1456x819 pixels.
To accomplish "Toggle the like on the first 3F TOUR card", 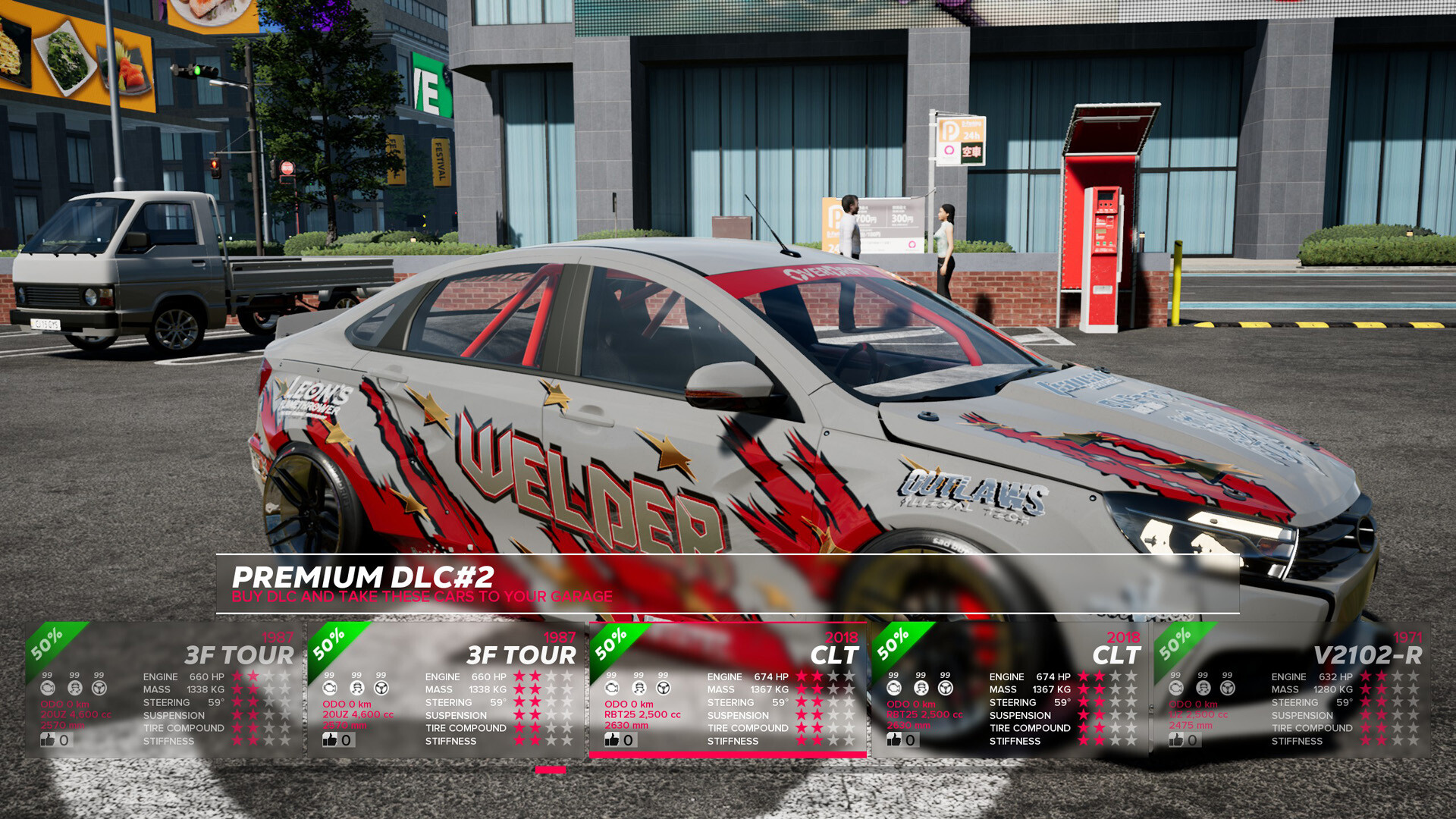I will pos(47,739).
